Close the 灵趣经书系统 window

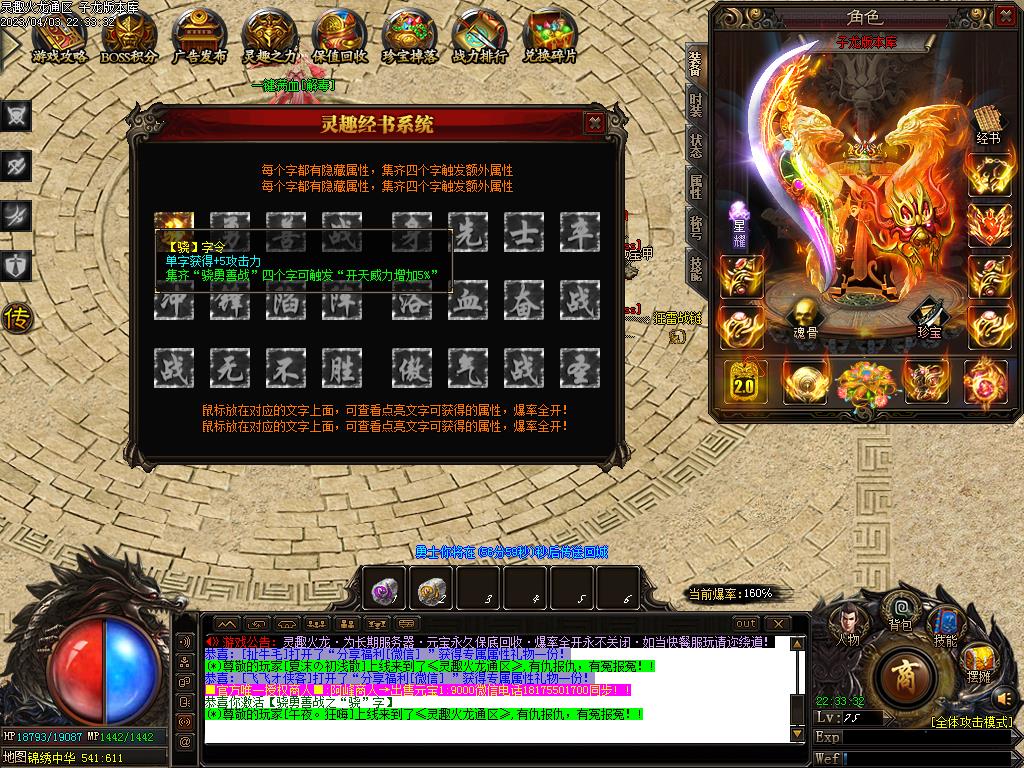tap(594, 123)
